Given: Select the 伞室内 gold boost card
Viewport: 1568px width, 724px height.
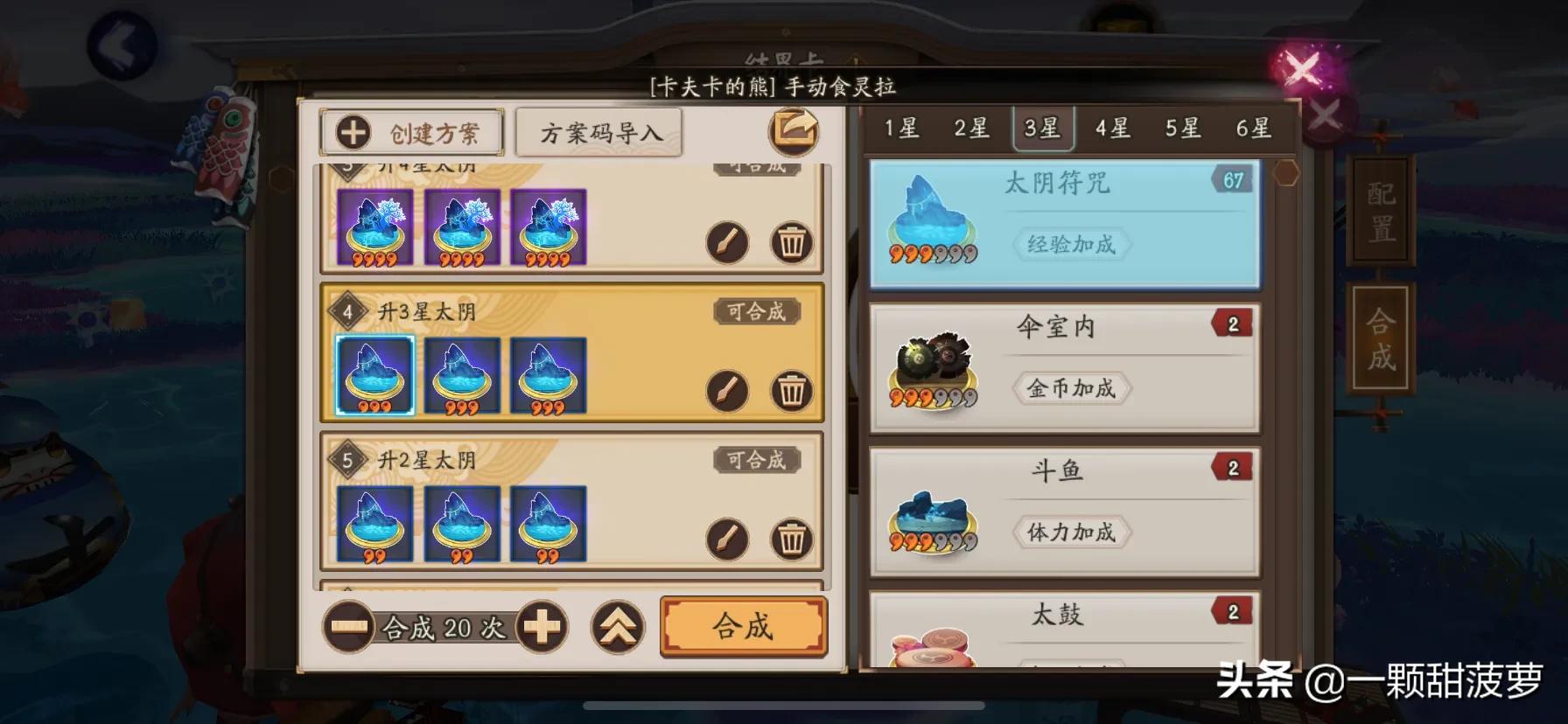Looking at the screenshot, I should pyautogui.click(x=1064, y=367).
